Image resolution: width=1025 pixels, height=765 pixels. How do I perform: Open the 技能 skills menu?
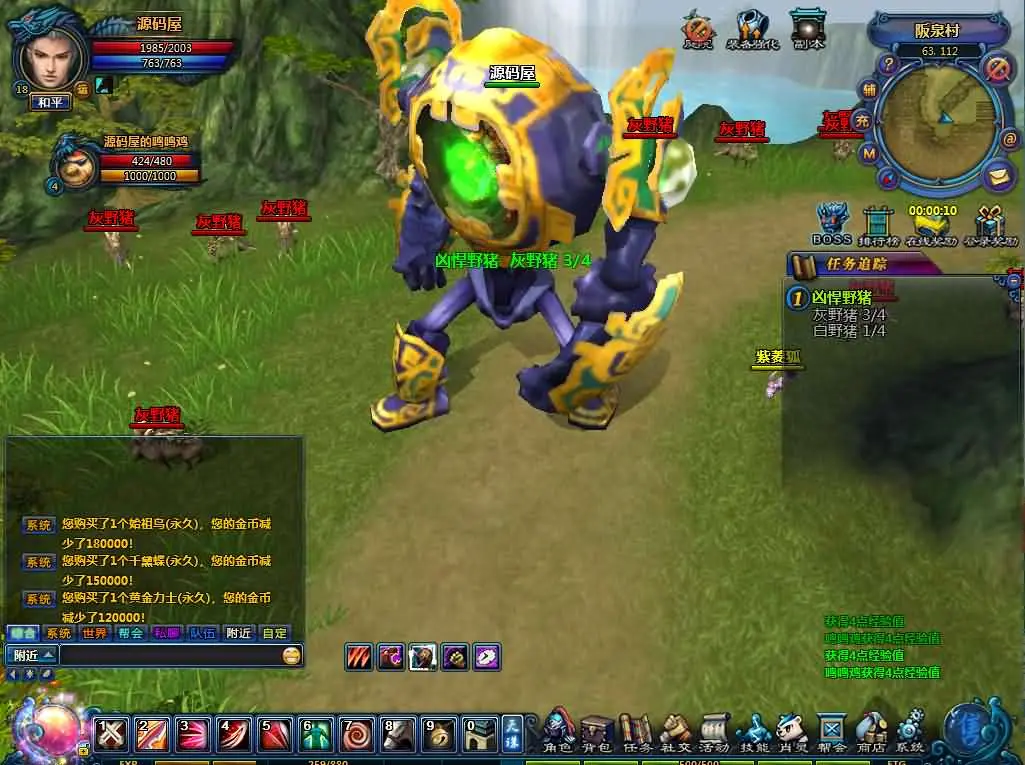click(753, 732)
